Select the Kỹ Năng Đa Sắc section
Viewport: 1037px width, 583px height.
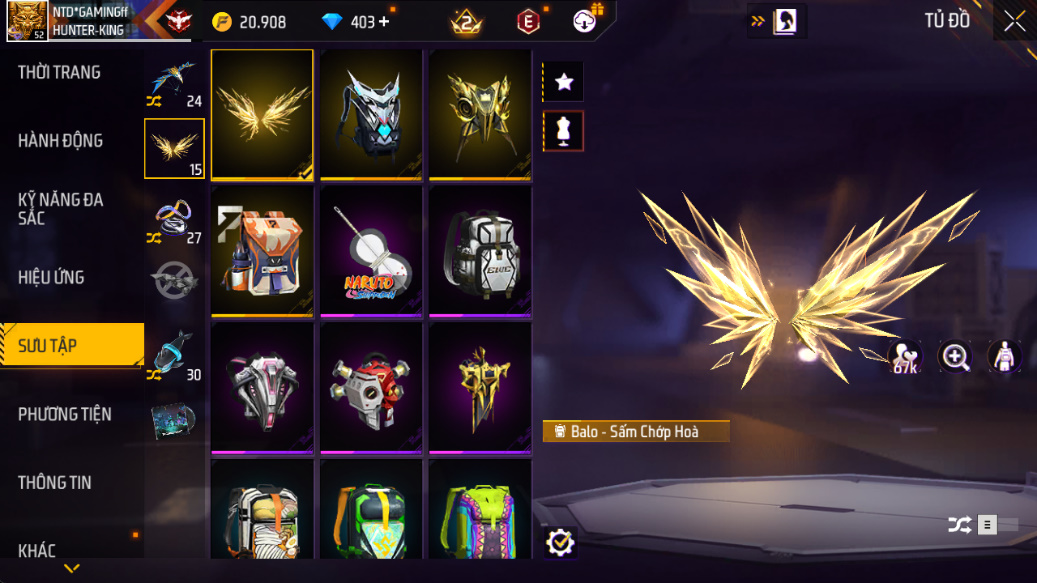pos(61,208)
